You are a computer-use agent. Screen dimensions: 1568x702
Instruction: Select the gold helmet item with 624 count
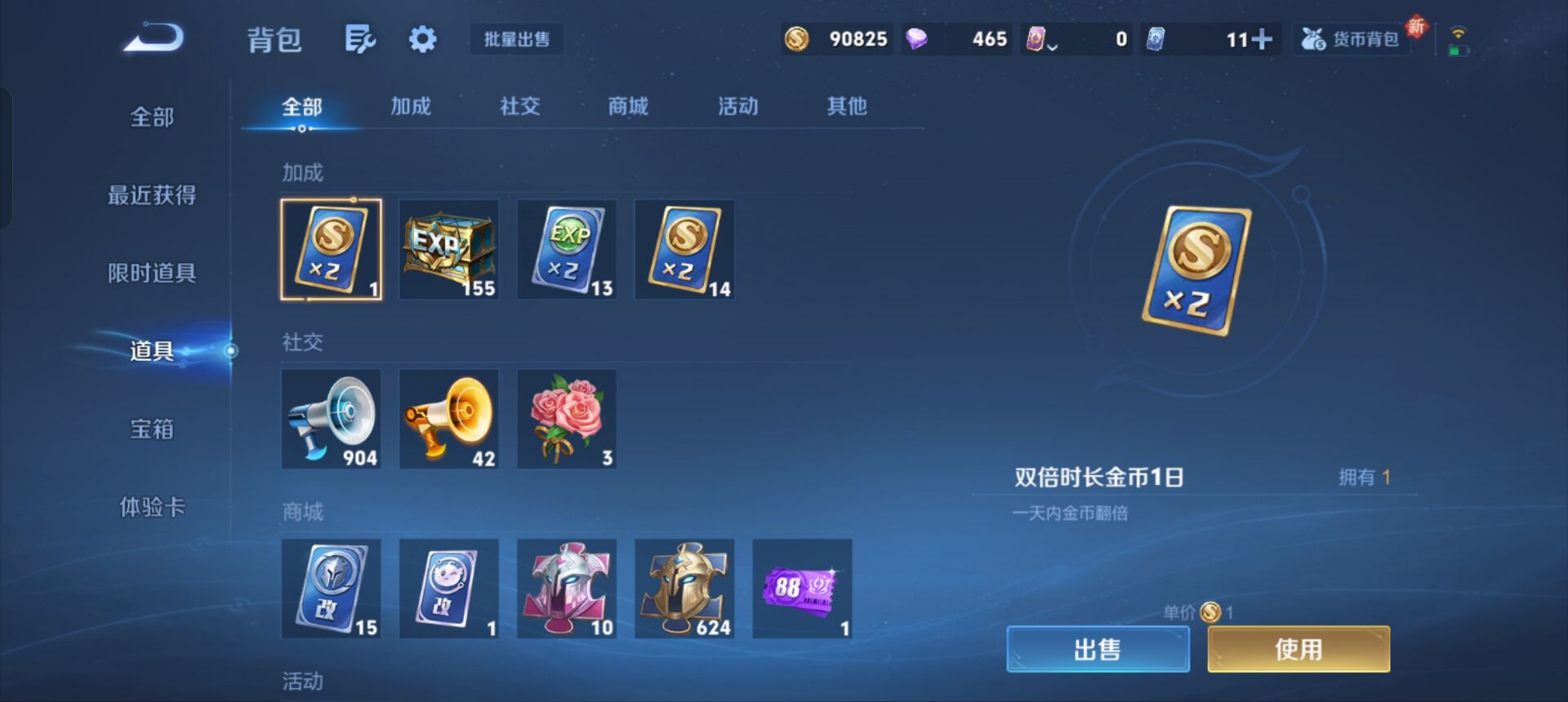pyautogui.click(x=684, y=588)
